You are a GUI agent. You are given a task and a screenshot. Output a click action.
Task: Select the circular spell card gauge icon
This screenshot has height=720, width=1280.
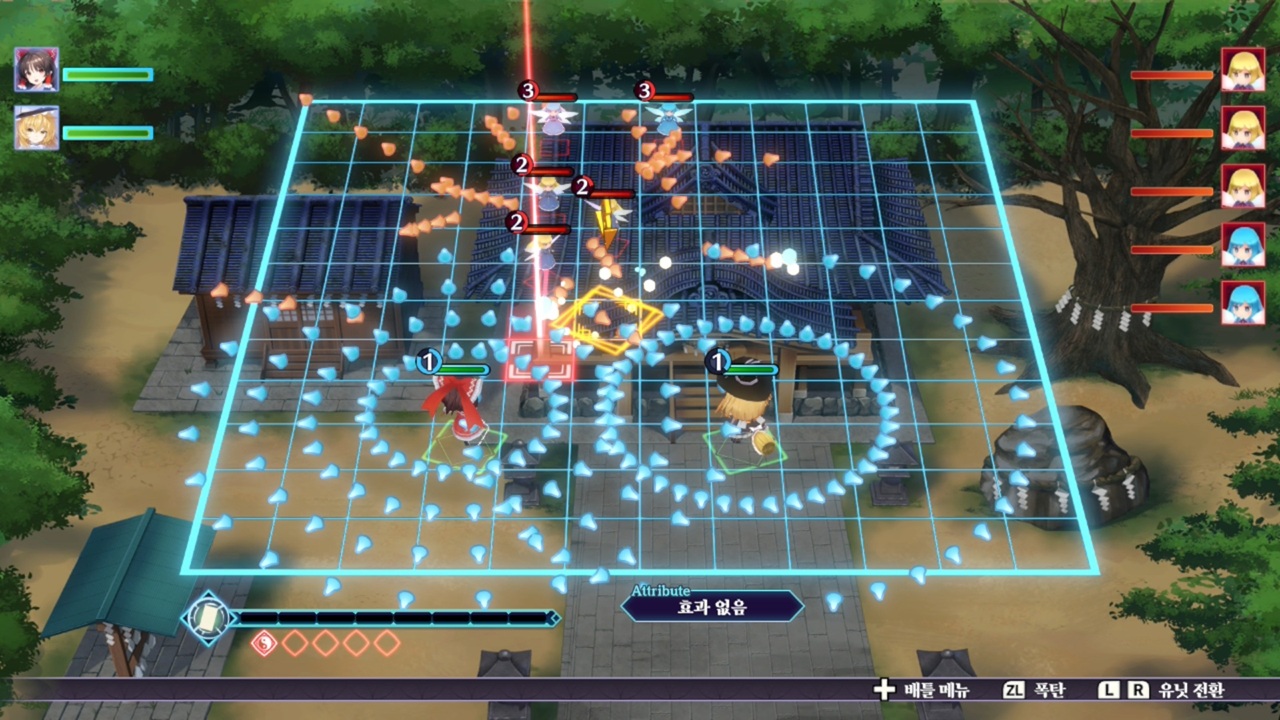(x=207, y=617)
